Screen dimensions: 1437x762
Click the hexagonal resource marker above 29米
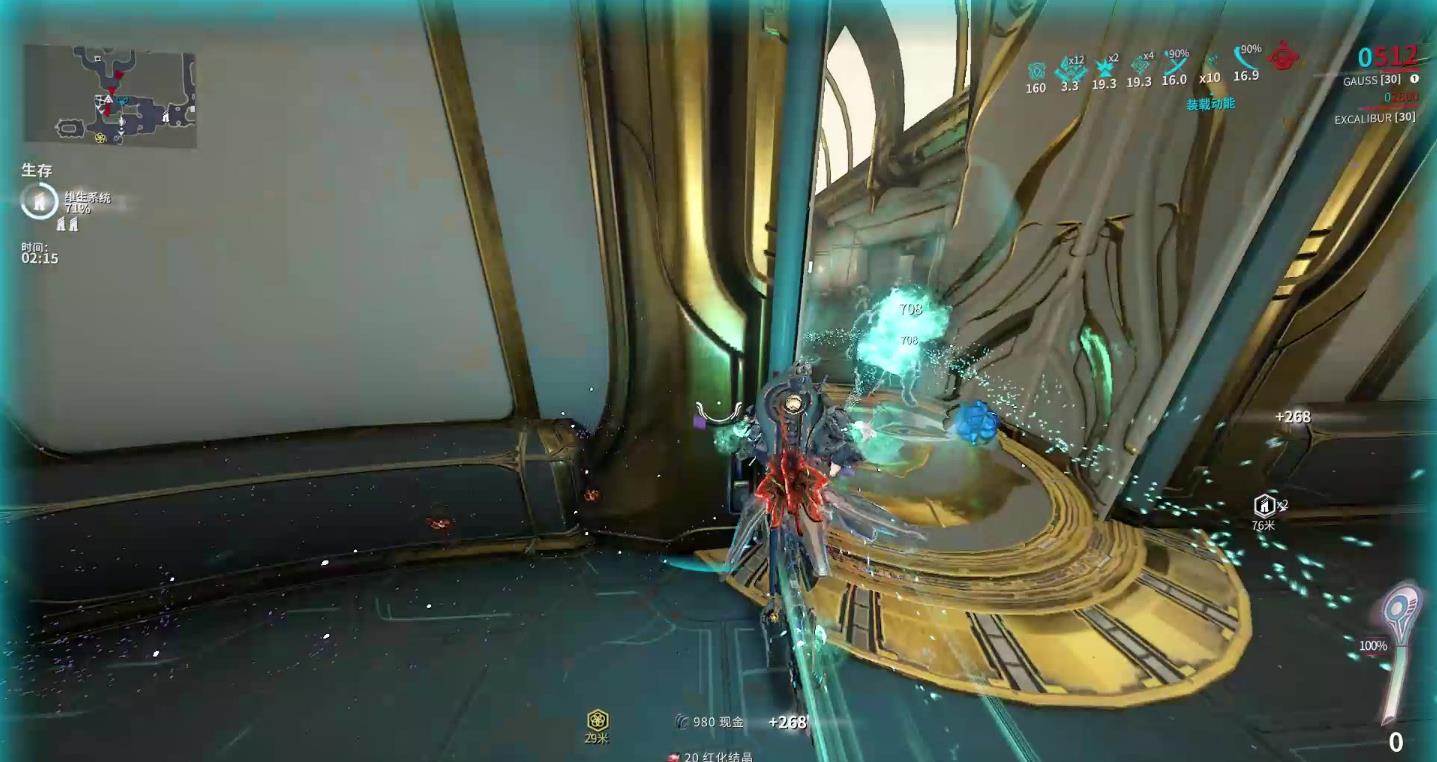pyautogui.click(x=596, y=718)
